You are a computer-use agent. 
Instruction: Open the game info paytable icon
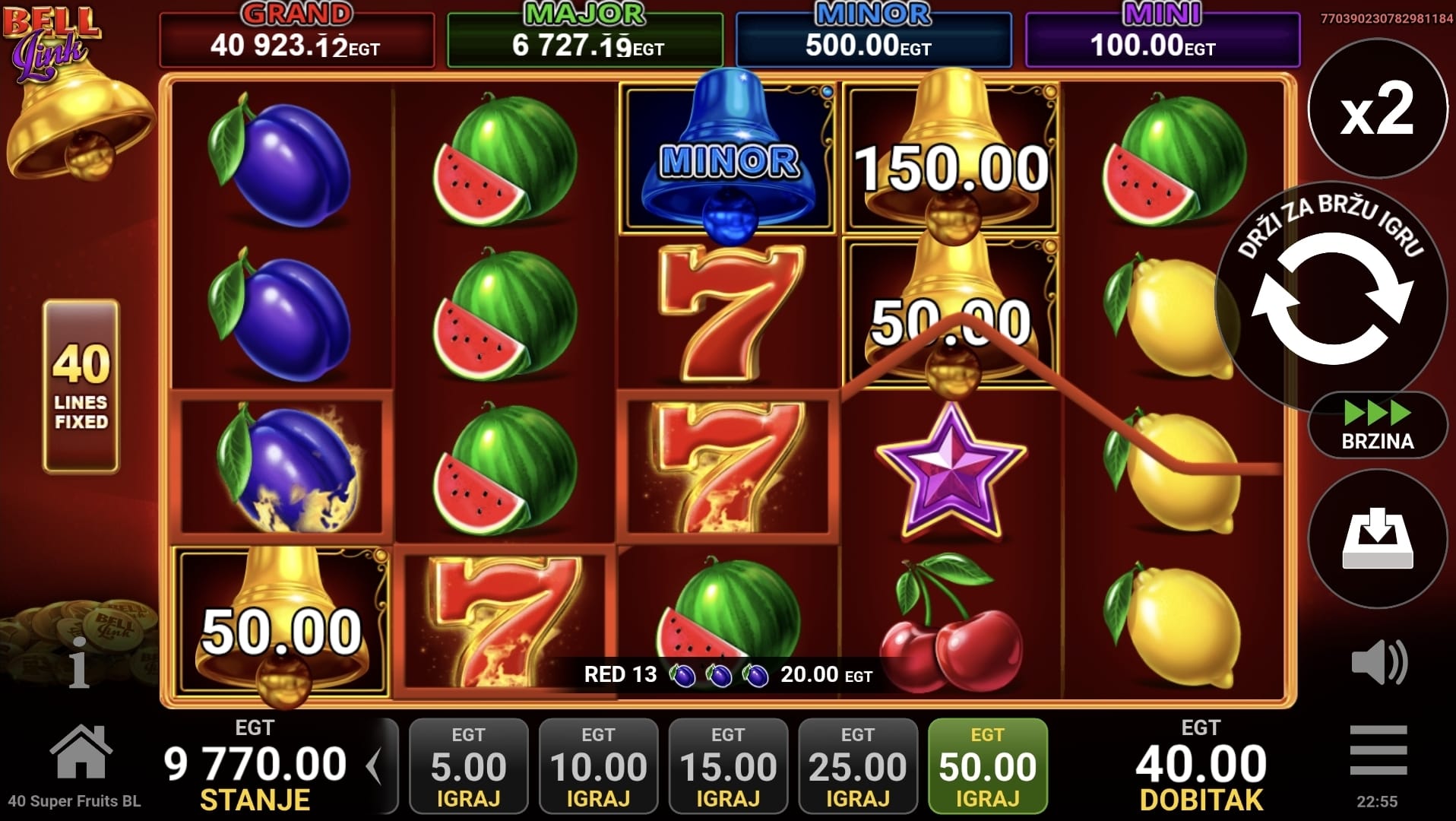point(79,663)
